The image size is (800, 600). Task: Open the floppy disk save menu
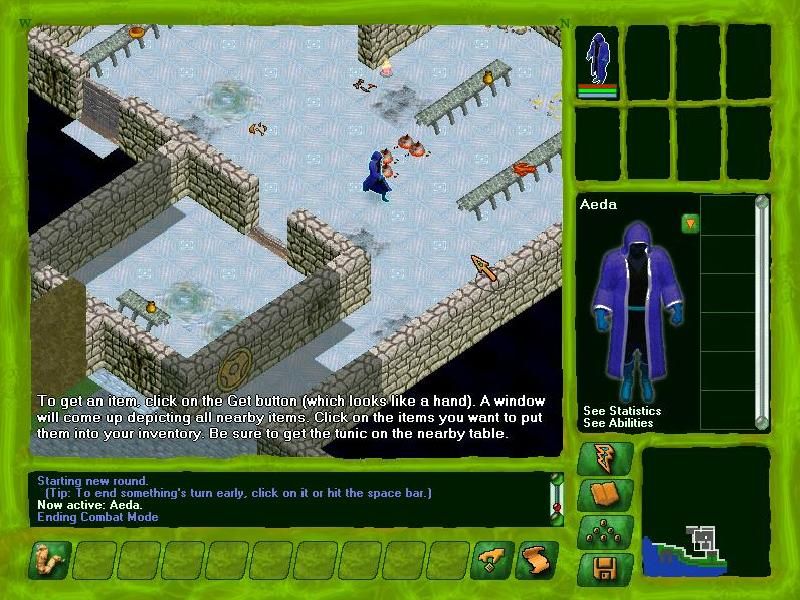[x=607, y=570]
